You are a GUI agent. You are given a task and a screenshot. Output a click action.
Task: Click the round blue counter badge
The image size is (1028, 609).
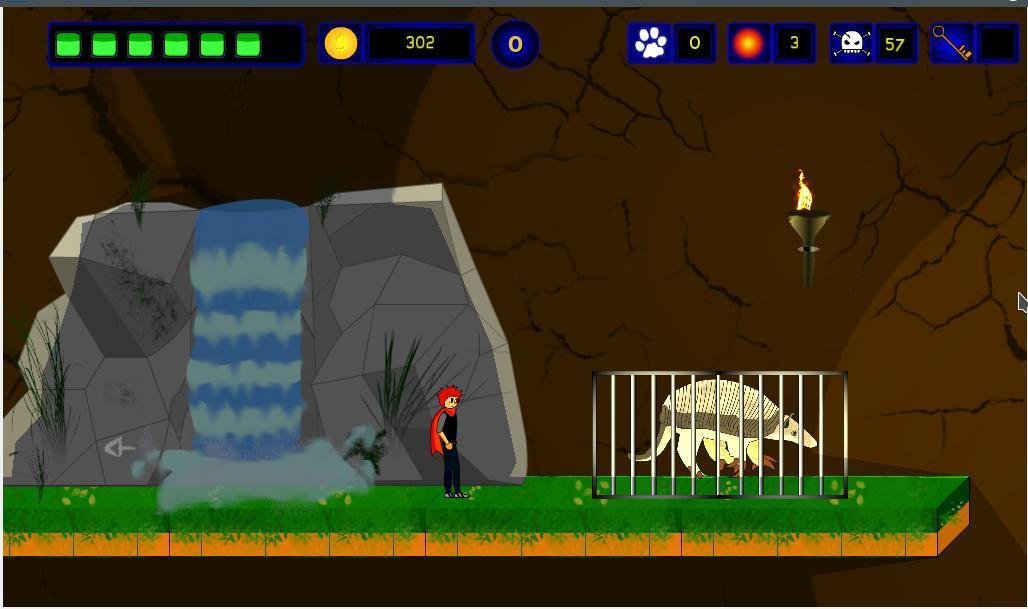click(x=515, y=44)
